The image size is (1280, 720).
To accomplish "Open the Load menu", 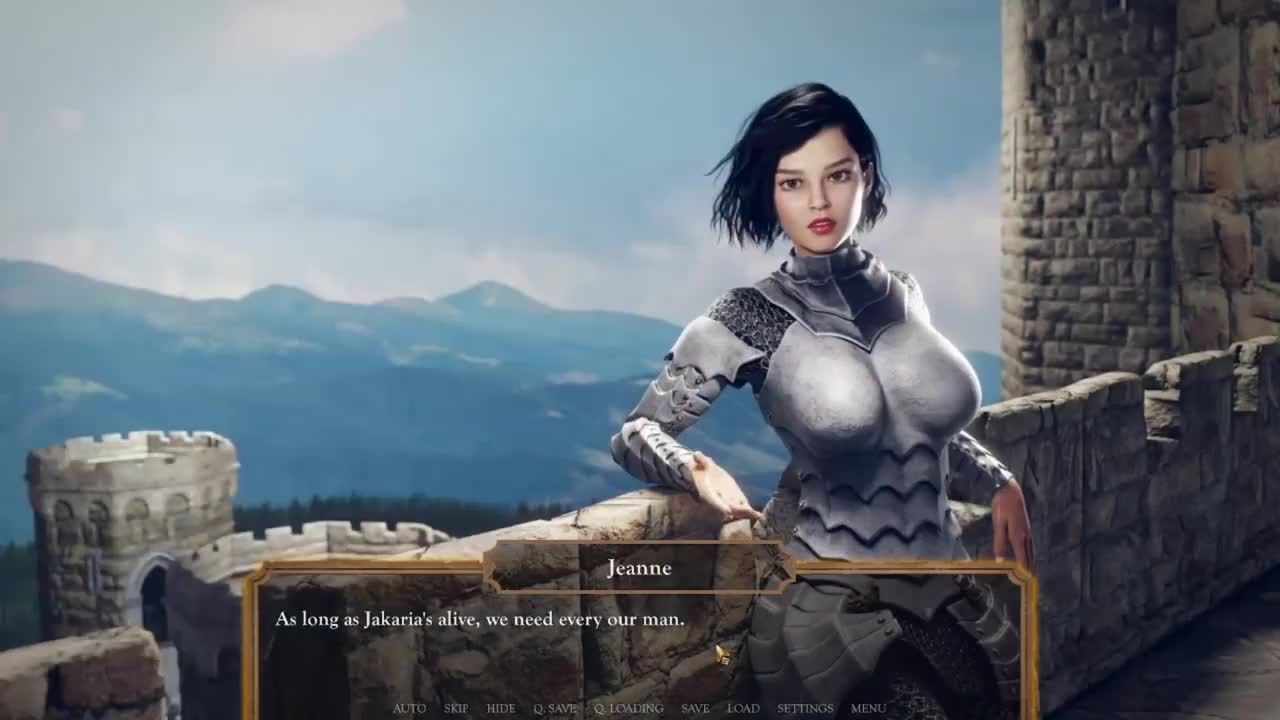I will click(743, 708).
